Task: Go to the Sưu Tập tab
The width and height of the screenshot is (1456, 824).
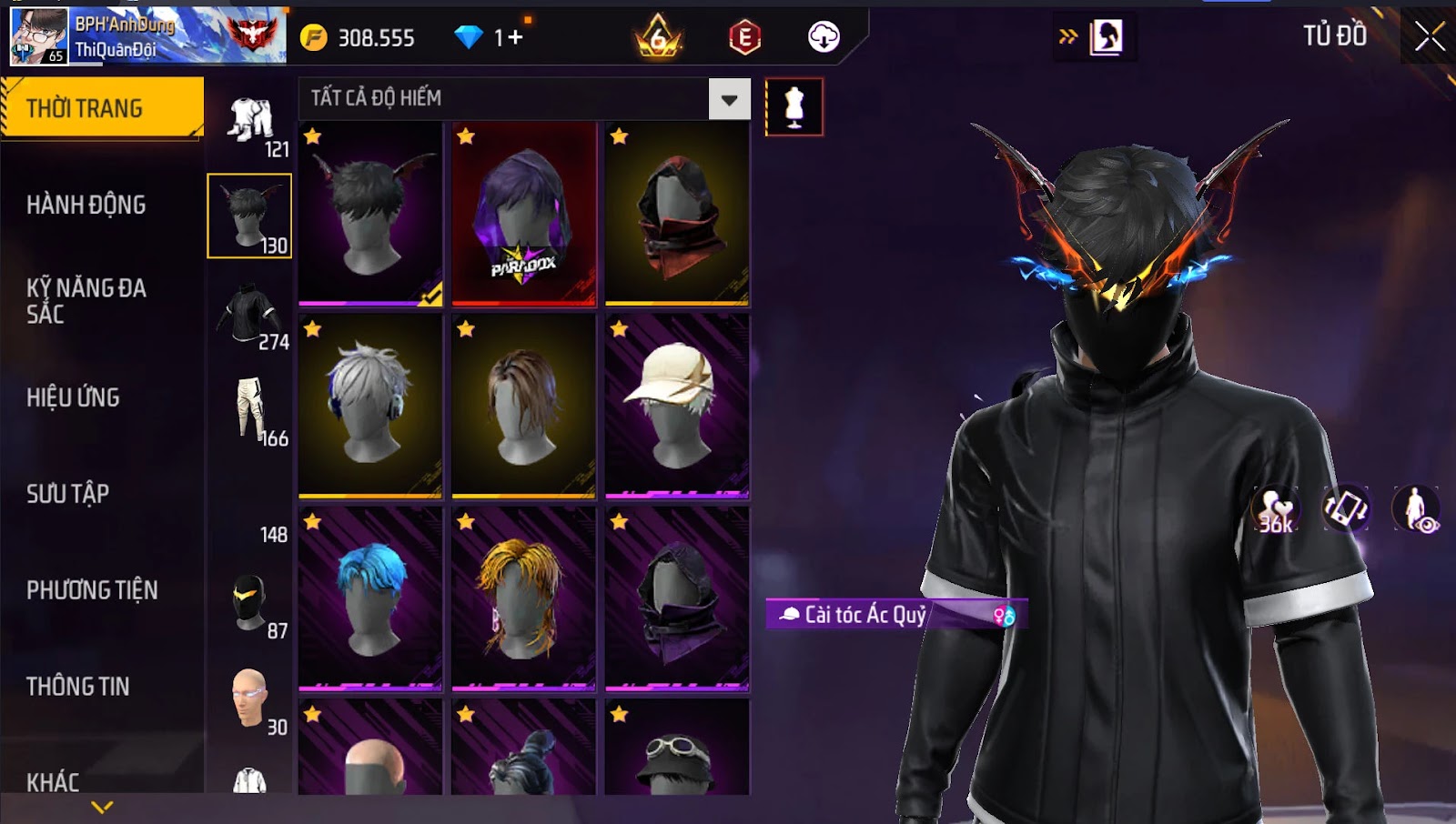Action: (68, 494)
